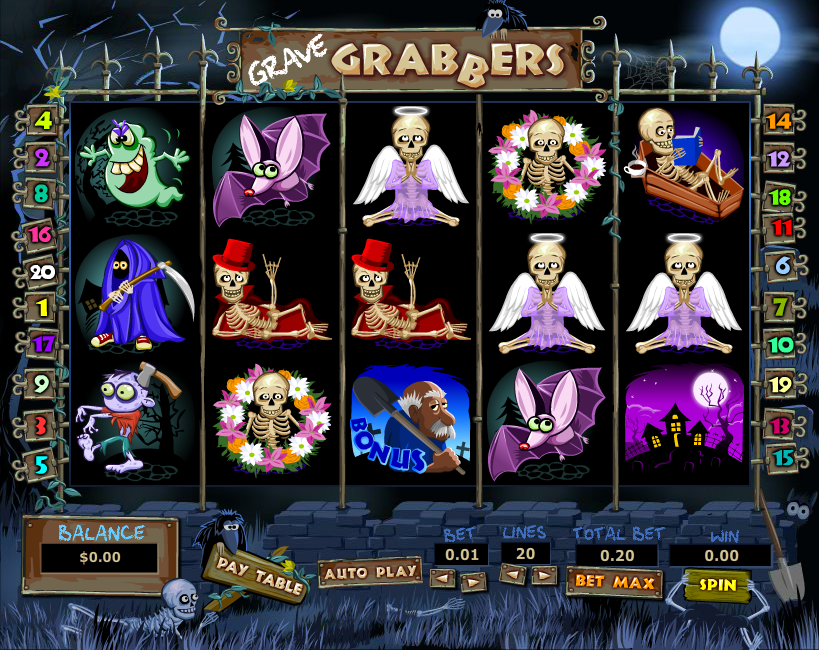Pick payline 5 marker

42,464
